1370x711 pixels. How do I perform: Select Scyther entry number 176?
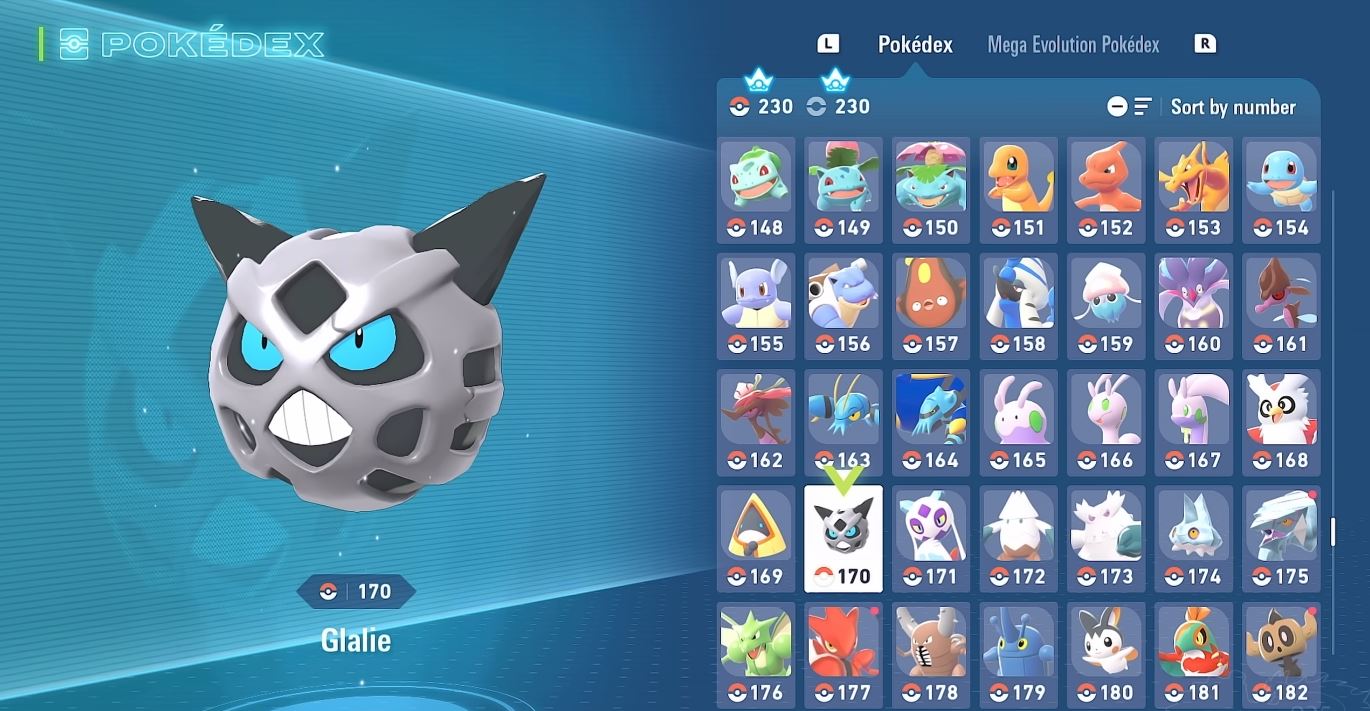tap(756, 654)
